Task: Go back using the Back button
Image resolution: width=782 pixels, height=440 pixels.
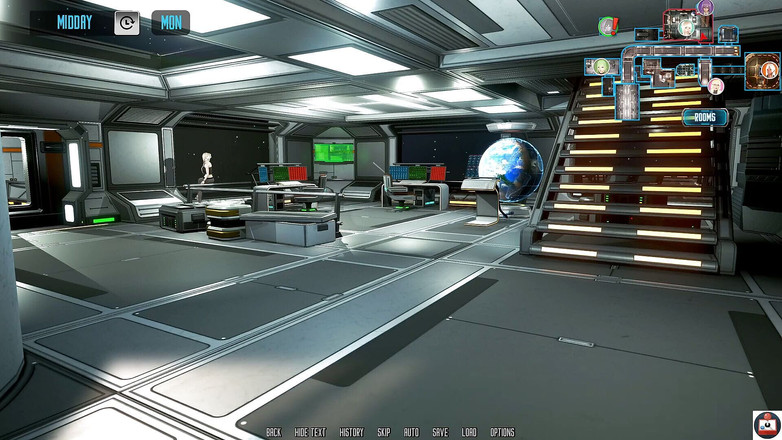Action: (273, 432)
